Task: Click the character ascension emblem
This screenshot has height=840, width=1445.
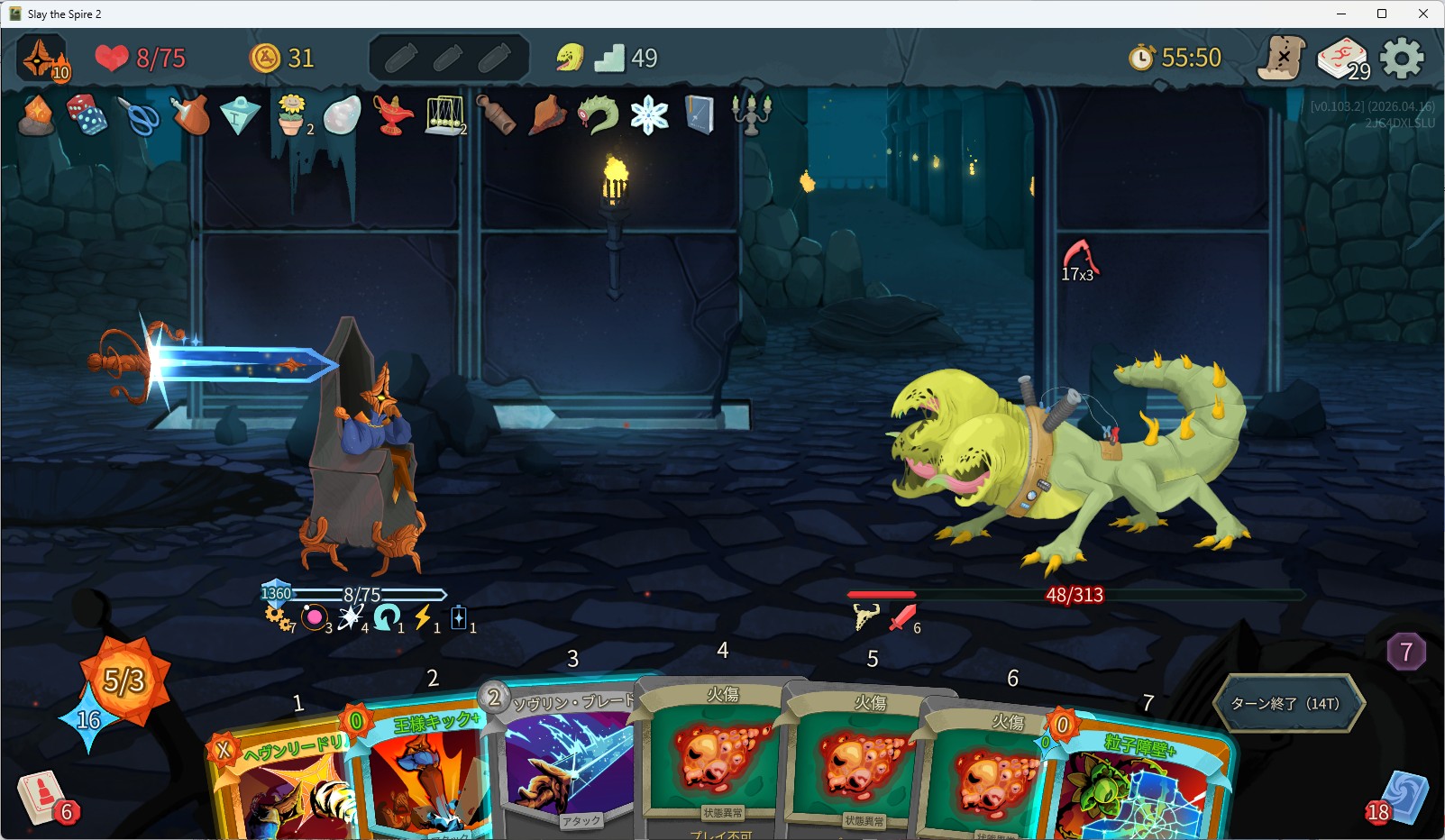Action: click(42, 59)
